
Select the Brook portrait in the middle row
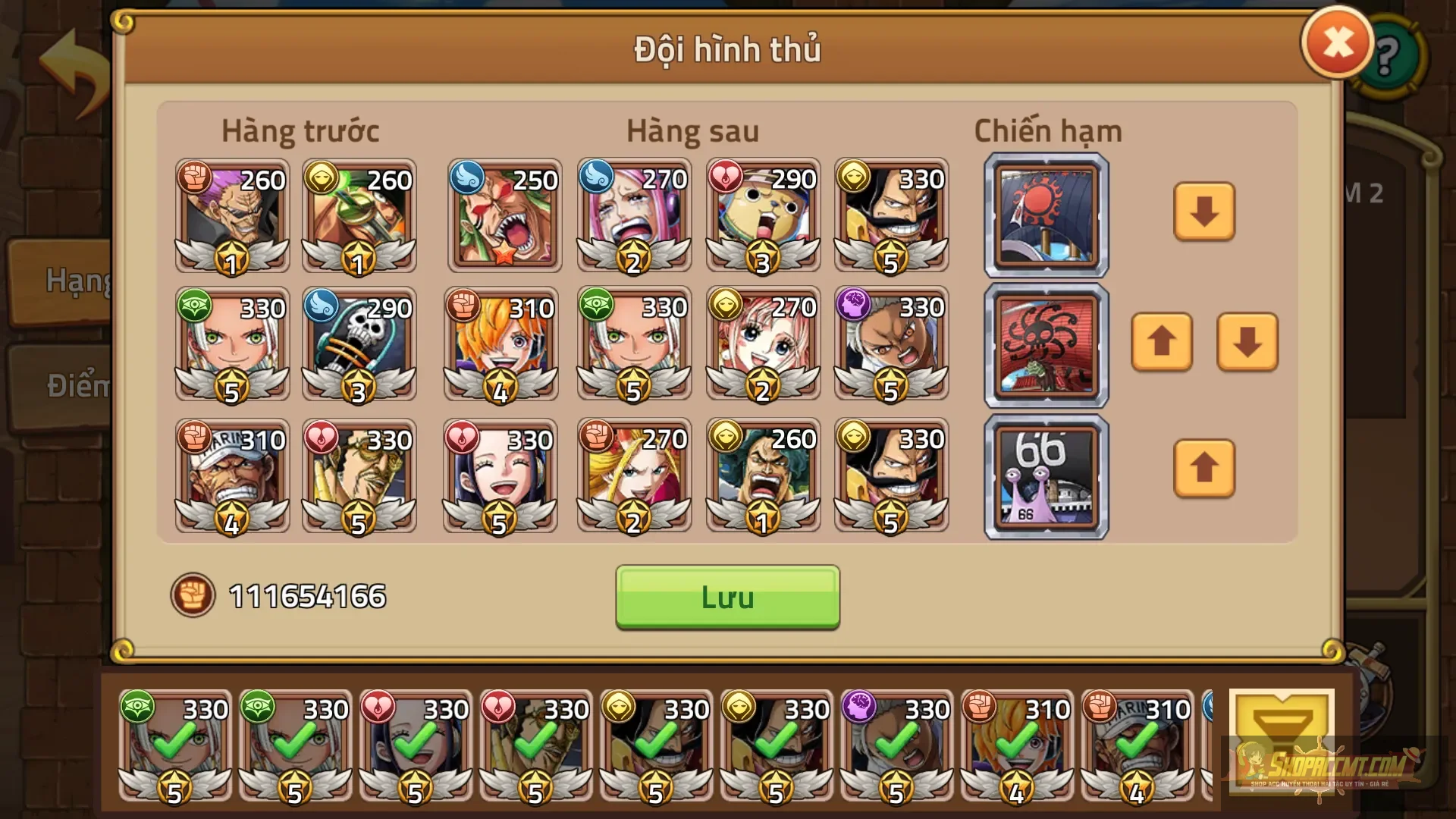[x=359, y=347]
